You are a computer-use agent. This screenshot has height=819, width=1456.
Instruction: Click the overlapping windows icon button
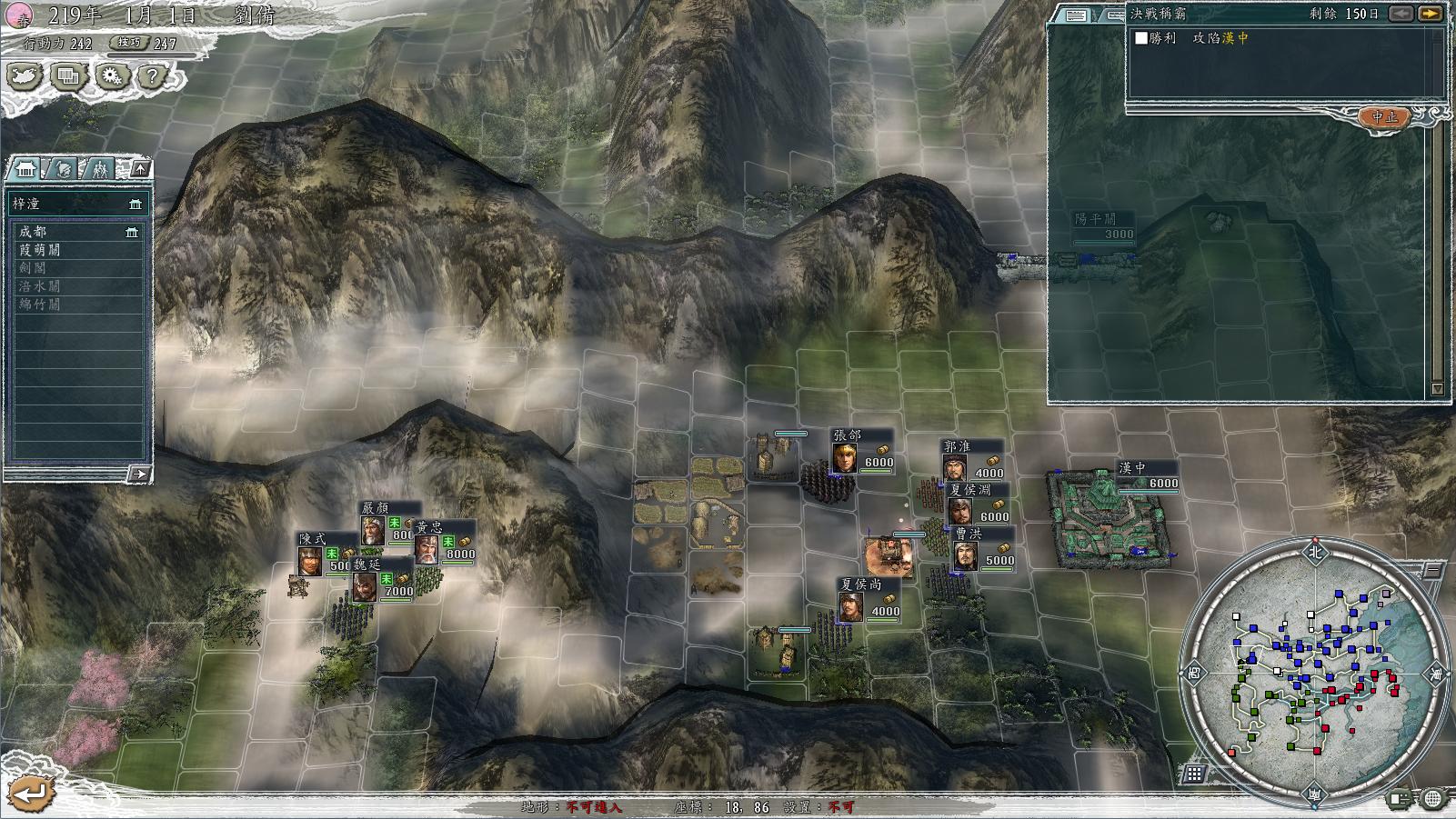[x=68, y=75]
